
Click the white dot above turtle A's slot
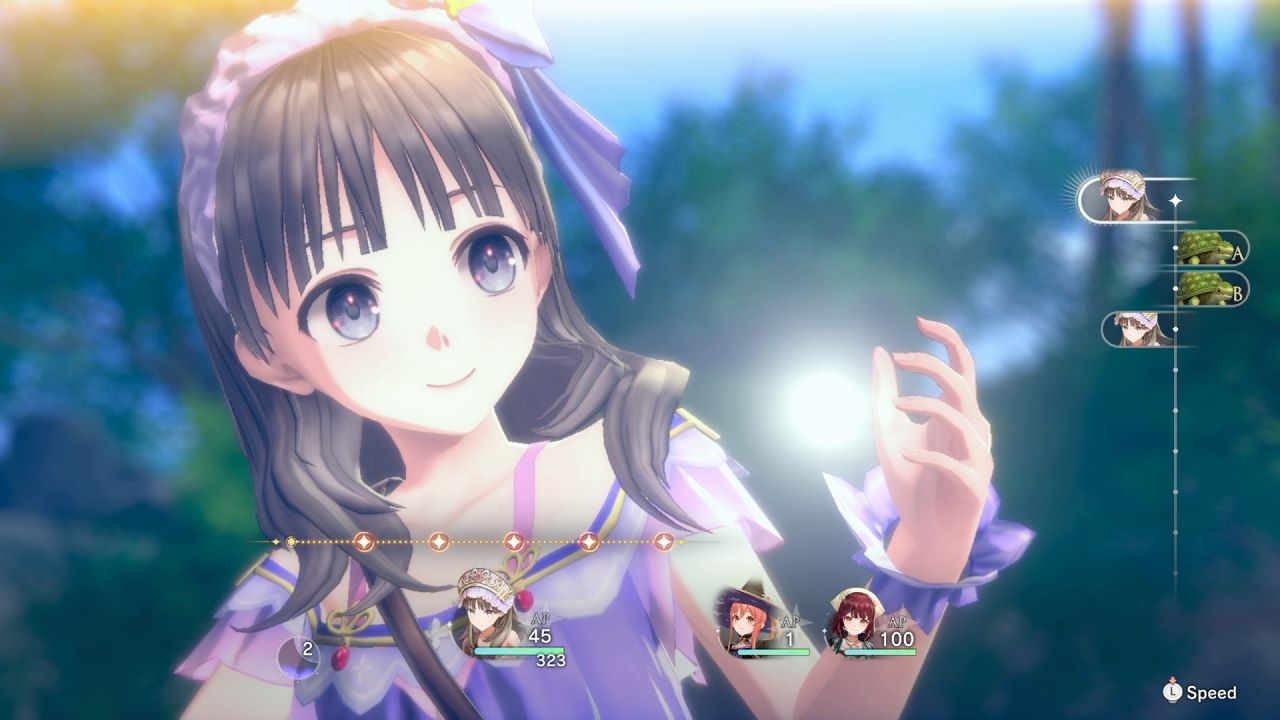coord(1176,247)
